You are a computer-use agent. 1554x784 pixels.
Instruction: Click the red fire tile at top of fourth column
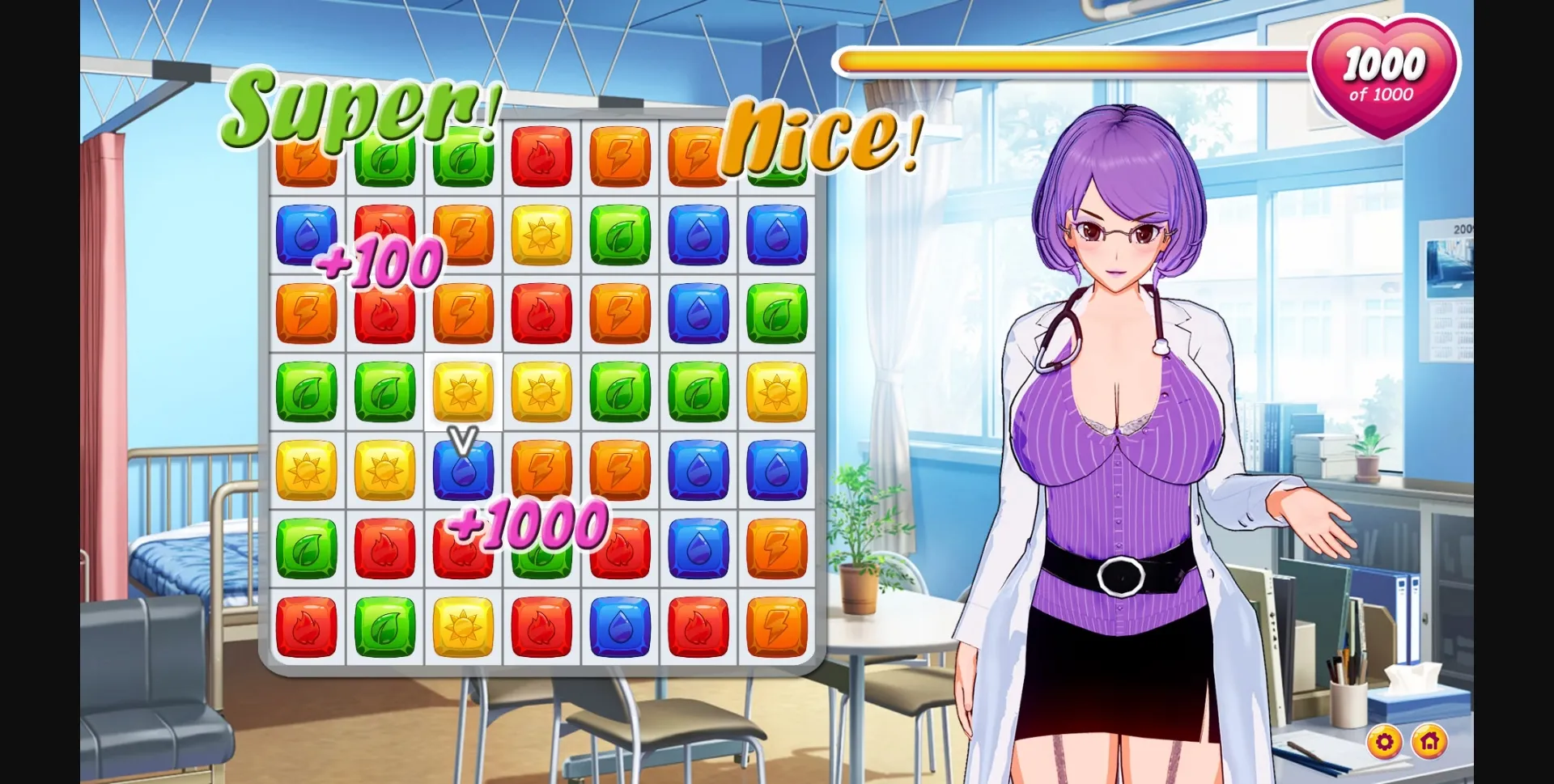[542, 154]
